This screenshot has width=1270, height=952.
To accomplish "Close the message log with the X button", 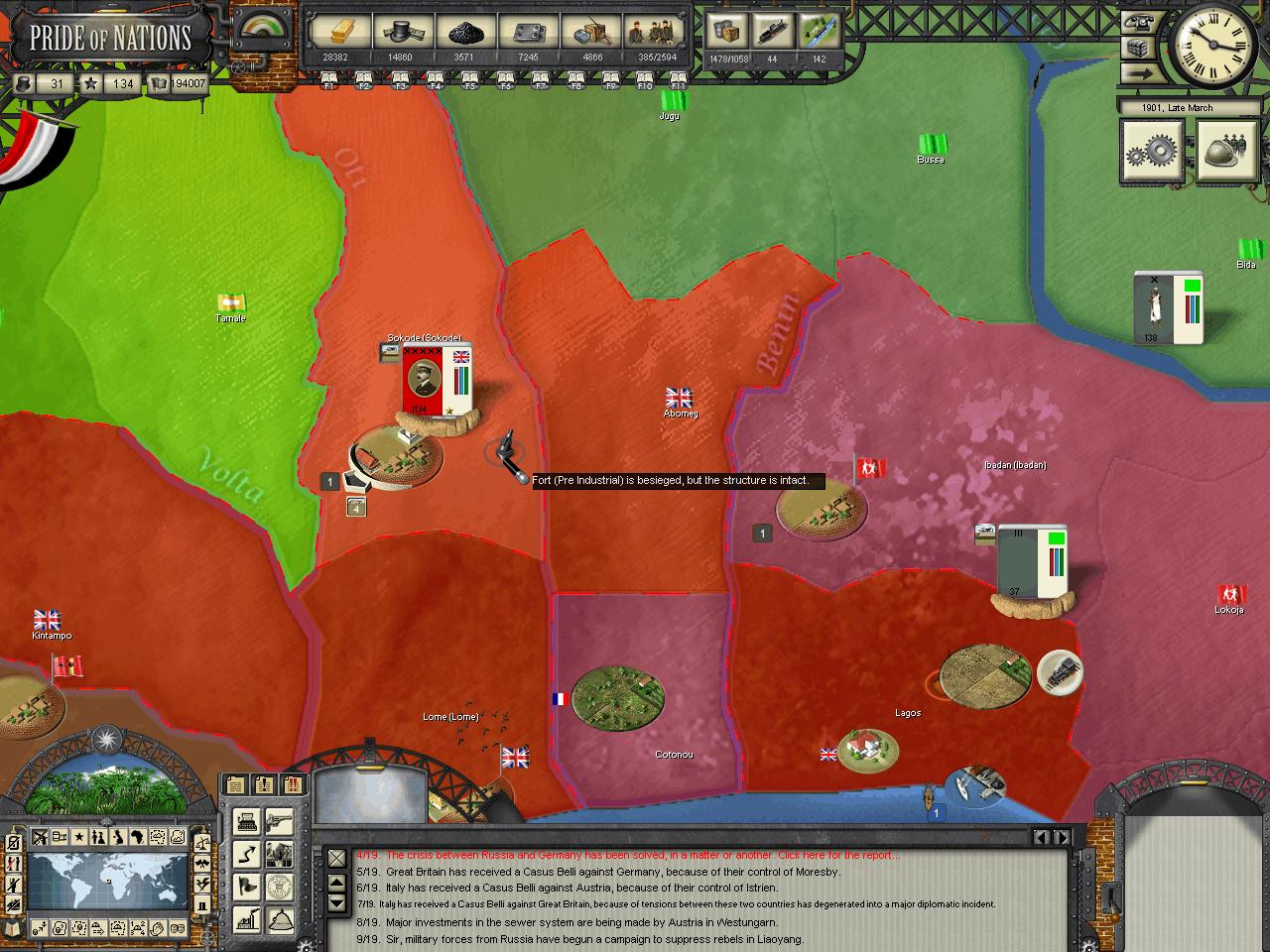I will (337, 858).
